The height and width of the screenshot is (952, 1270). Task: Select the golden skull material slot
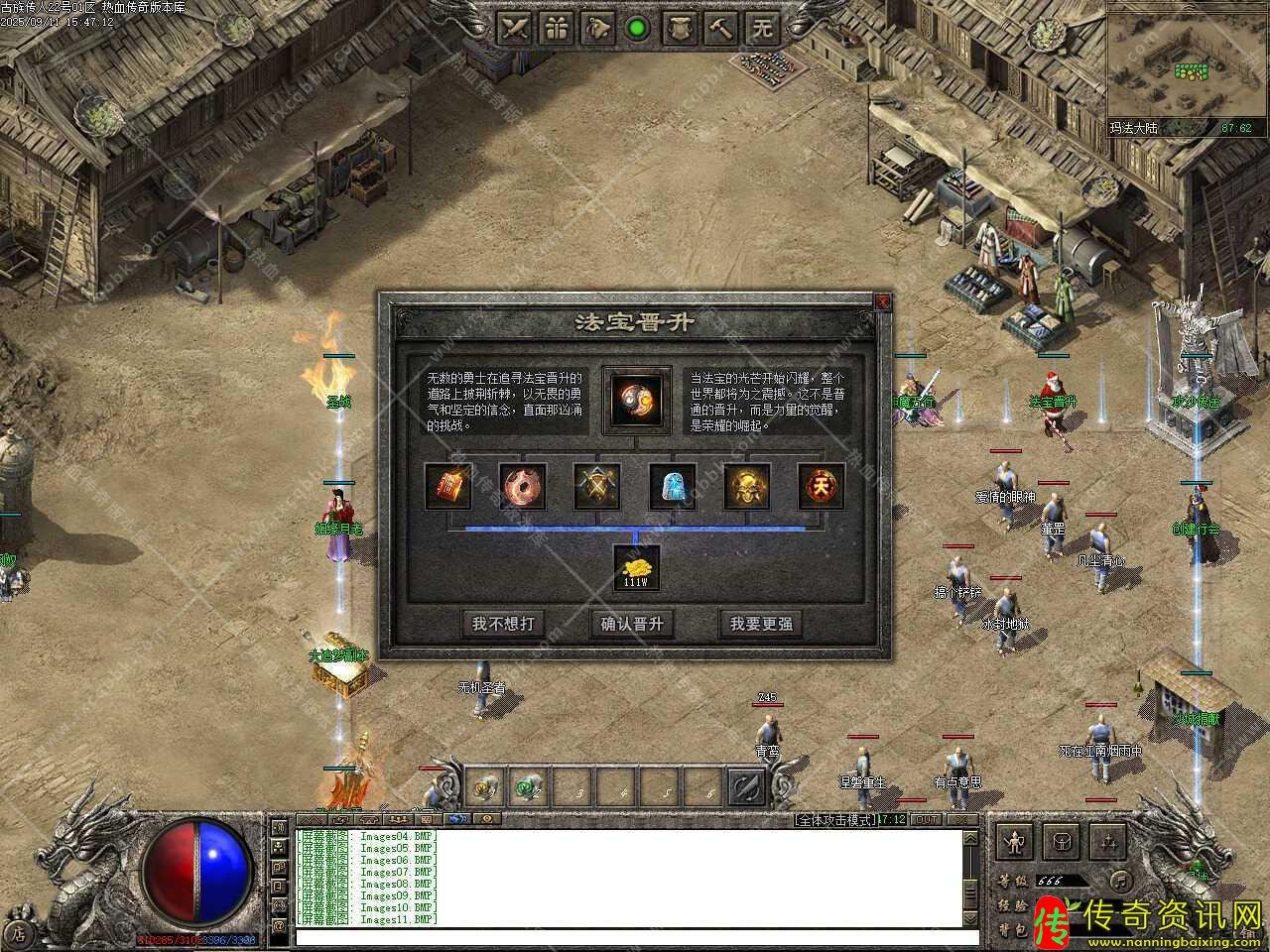[747, 486]
